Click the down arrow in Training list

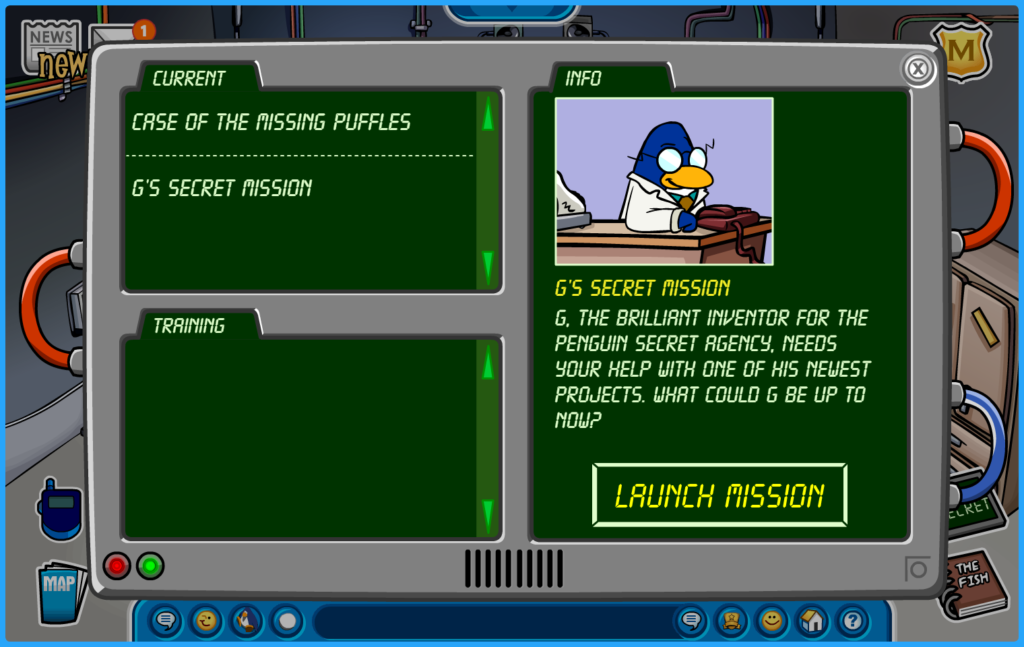pos(488,514)
